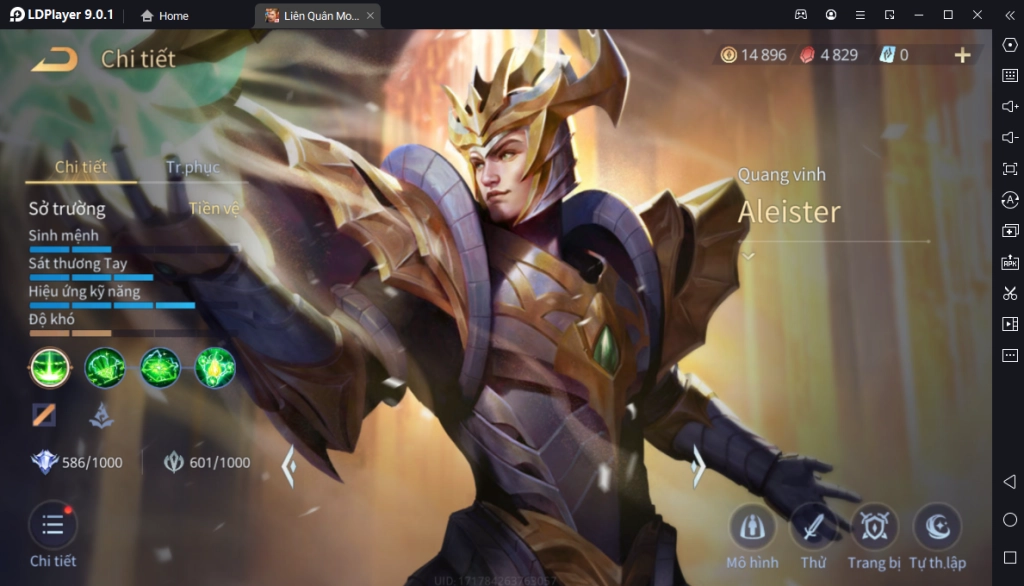Open the Mô hình model viewer

pos(752,528)
